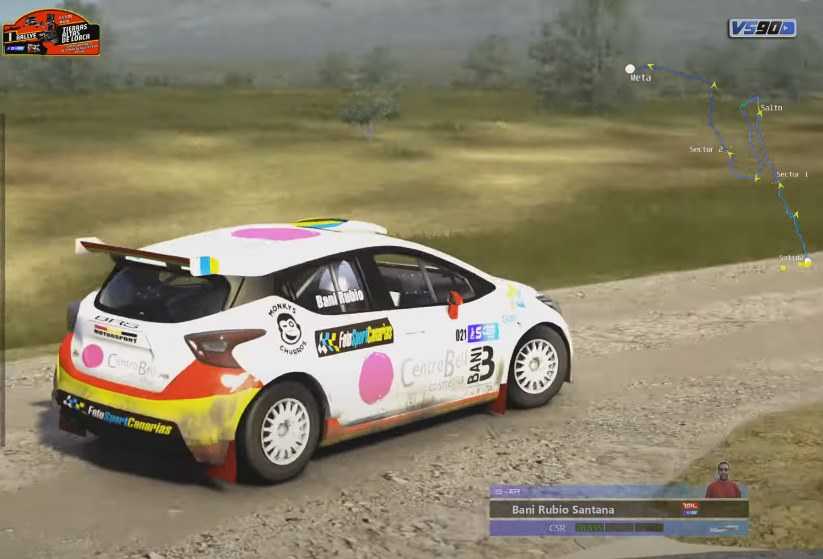
Task: Select the Sector 1 label on the stage map
Action: pos(792,174)
